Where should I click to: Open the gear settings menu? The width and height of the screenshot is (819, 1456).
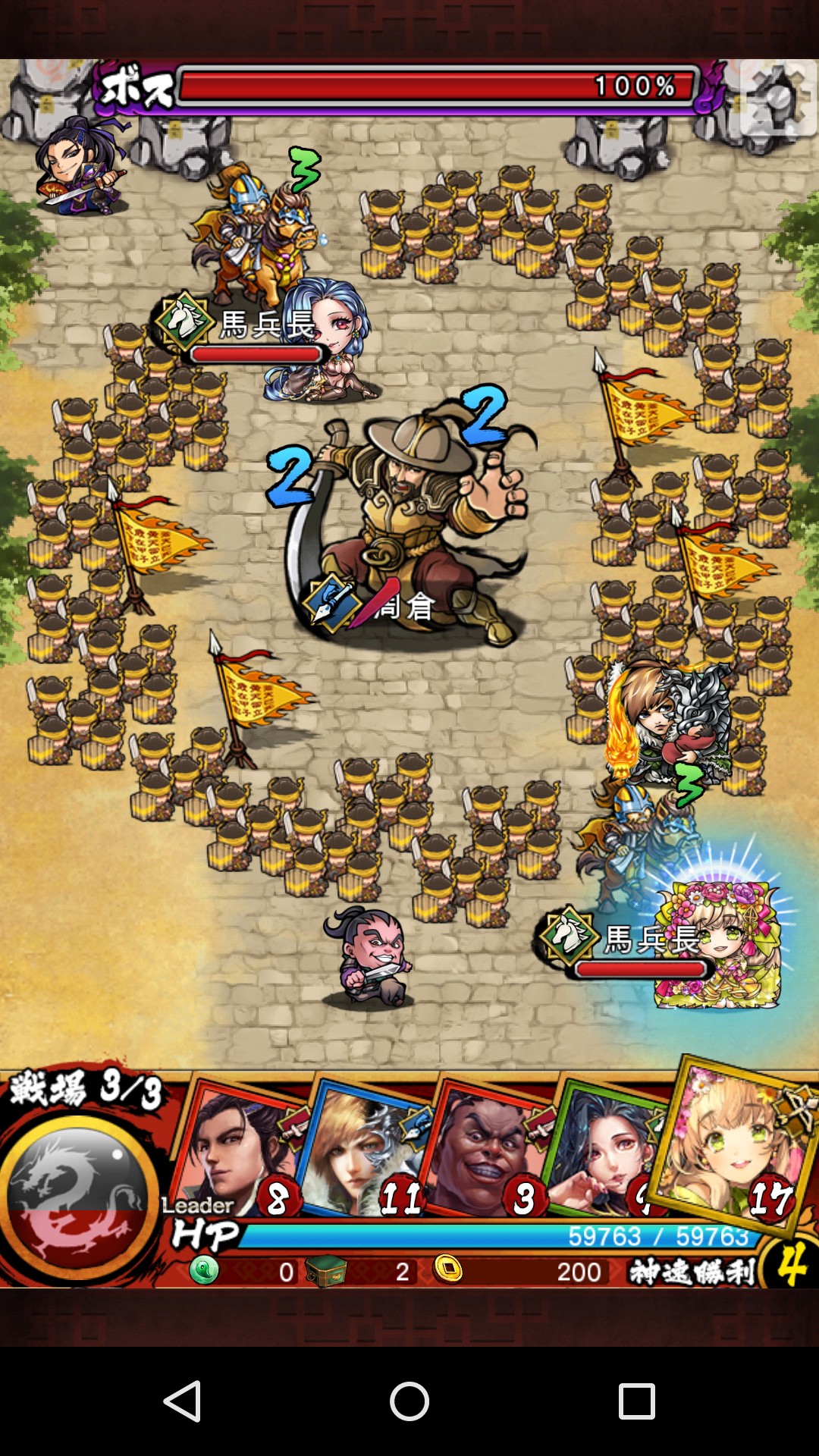tap(779, 99)
